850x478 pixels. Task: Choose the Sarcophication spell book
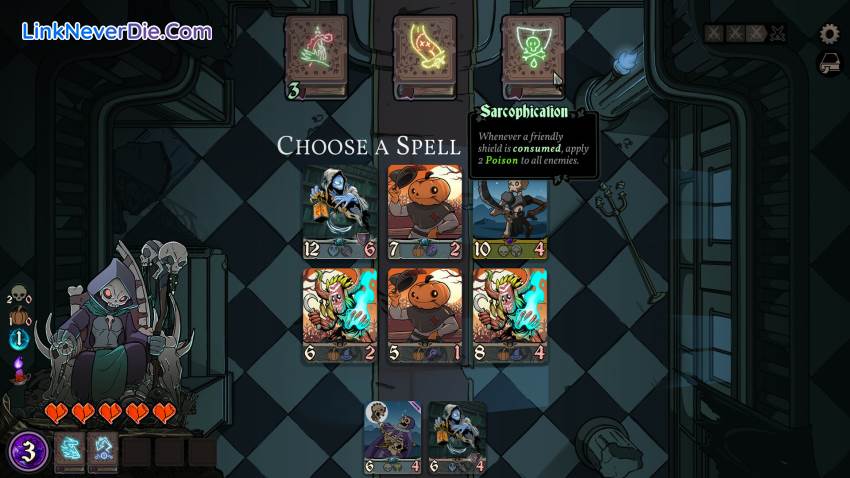[x=532, y=55]
